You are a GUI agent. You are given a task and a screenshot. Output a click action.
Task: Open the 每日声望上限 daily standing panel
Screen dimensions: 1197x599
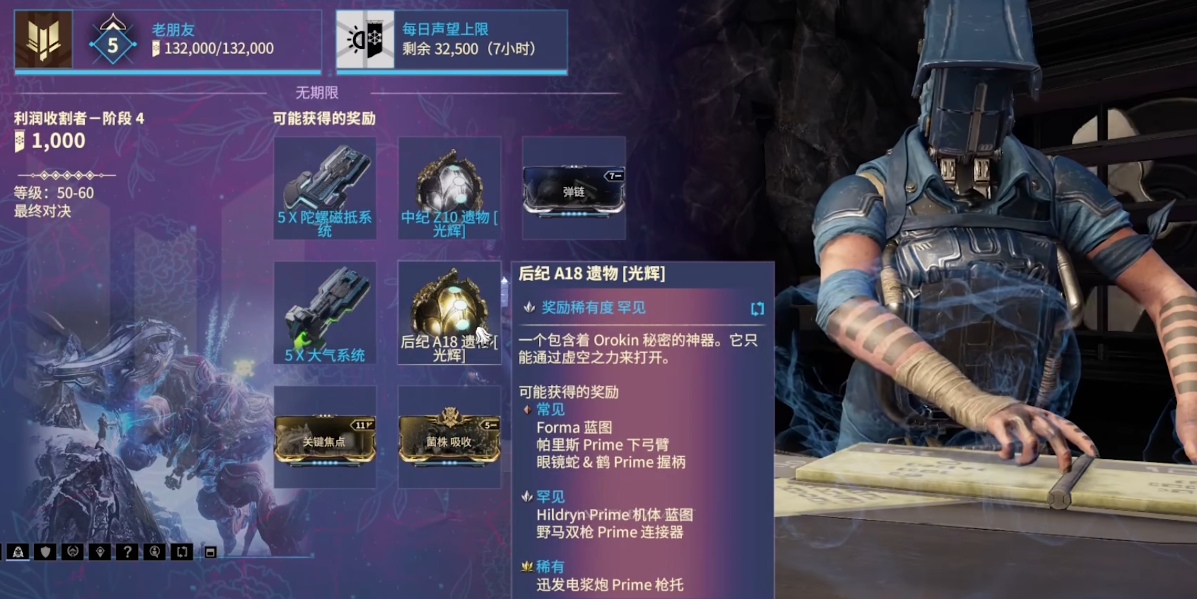coord(452,40)
